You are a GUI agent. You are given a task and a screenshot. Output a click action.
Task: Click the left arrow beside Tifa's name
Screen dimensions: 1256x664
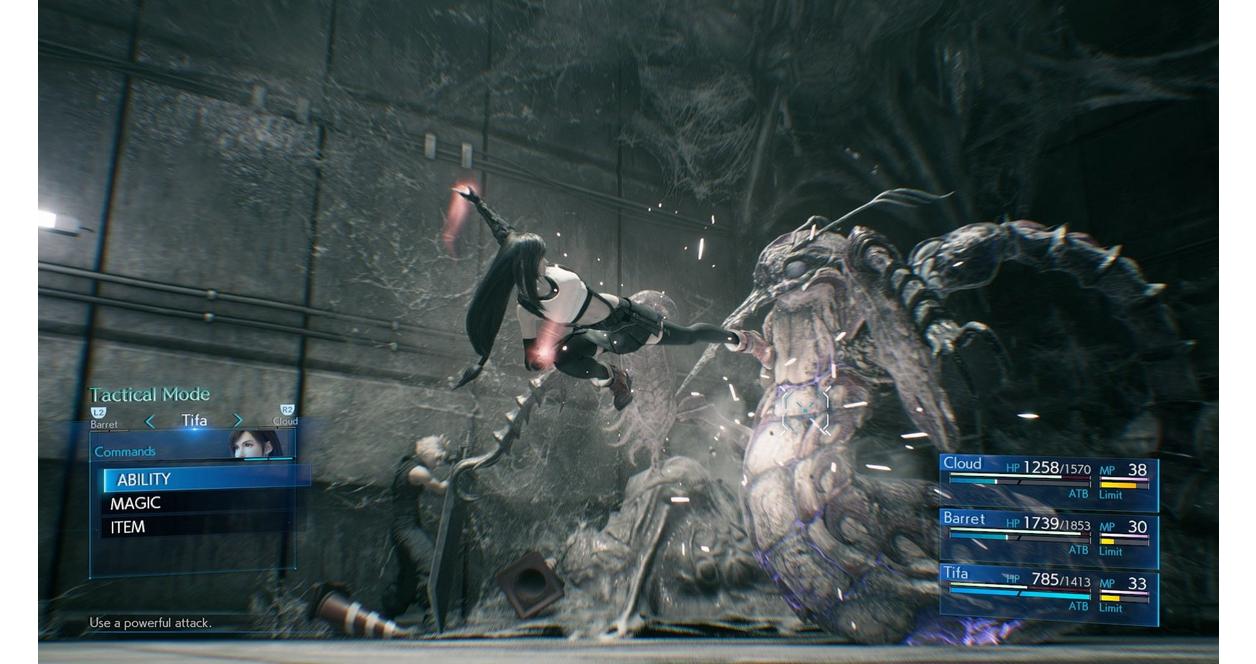point(151,421)
